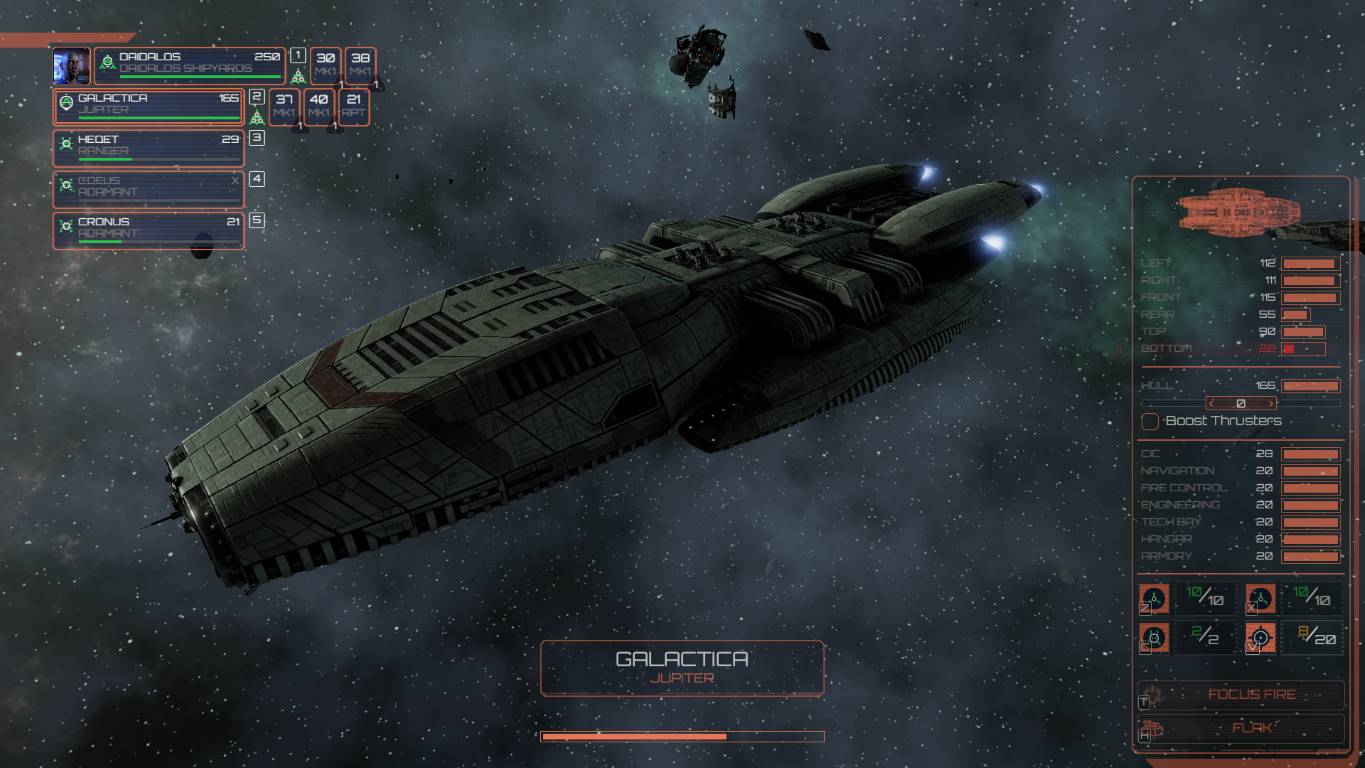
Task: Select the Cronus Adamant ship row
Action: pos(148,230)
